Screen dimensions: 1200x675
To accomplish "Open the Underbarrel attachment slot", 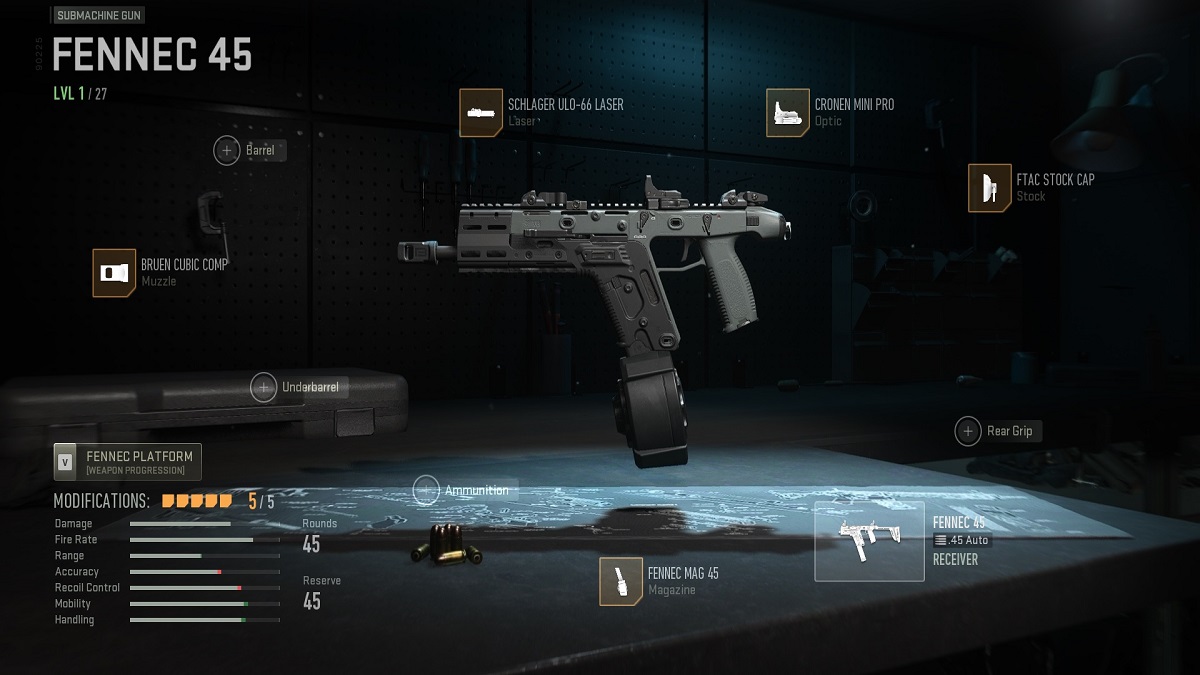I will pyautogui.click(x=264, y=387).
